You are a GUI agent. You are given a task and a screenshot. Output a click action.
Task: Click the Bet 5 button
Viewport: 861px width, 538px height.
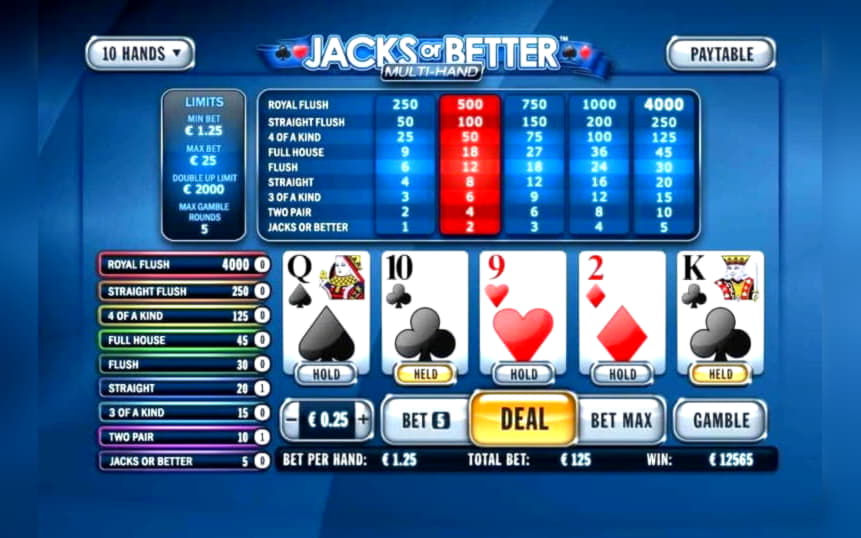(x=425, y=420)
